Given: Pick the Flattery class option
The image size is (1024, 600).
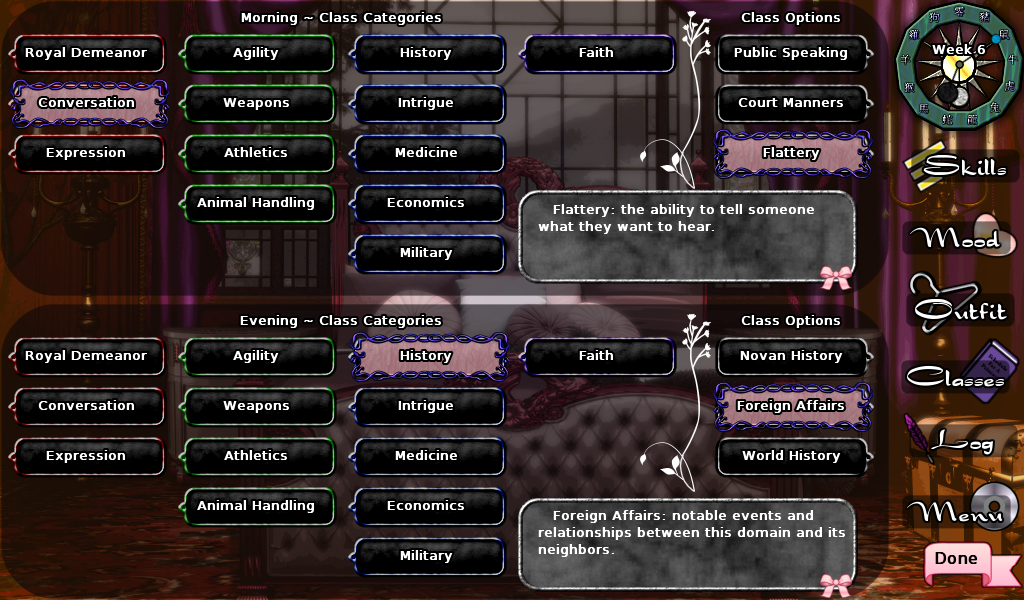Looking at the screenshot, I should [x=791, y=153].
